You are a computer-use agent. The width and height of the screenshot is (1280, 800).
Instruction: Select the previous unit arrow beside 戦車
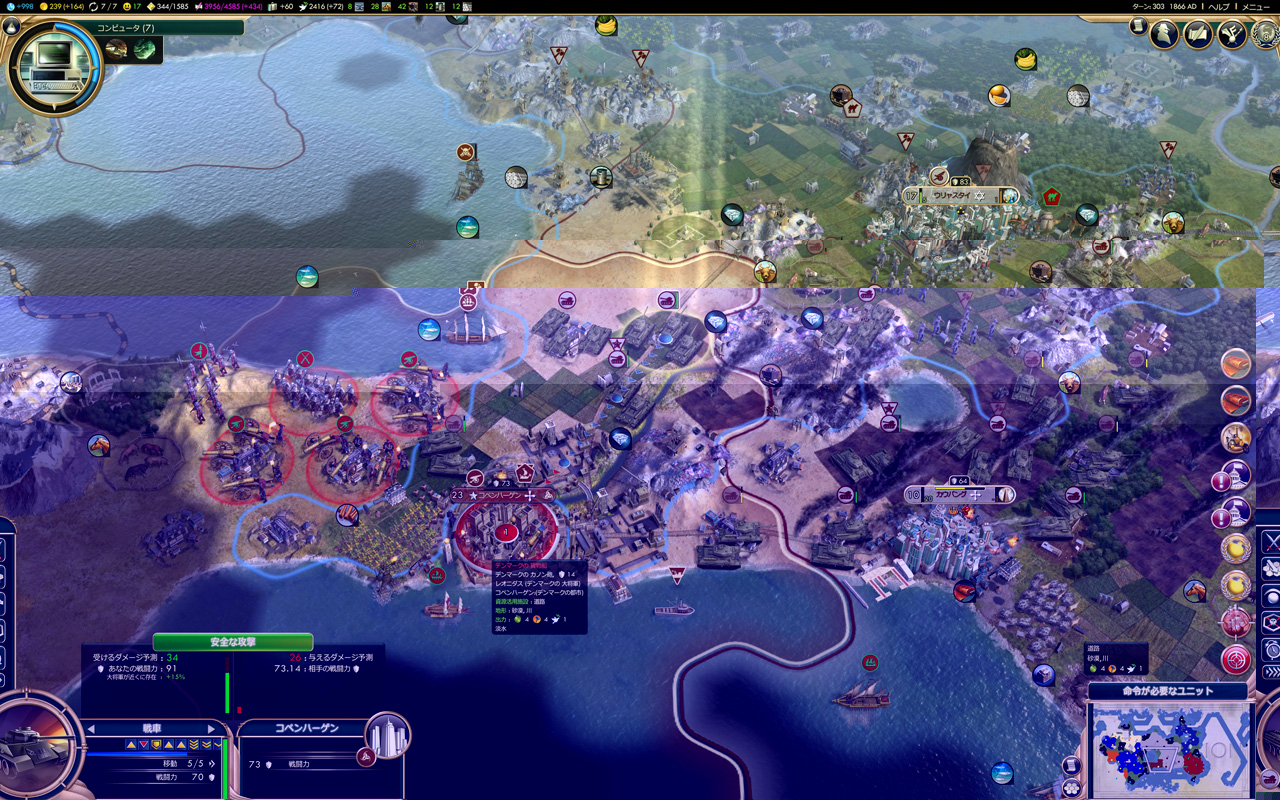tap(93, 729)
